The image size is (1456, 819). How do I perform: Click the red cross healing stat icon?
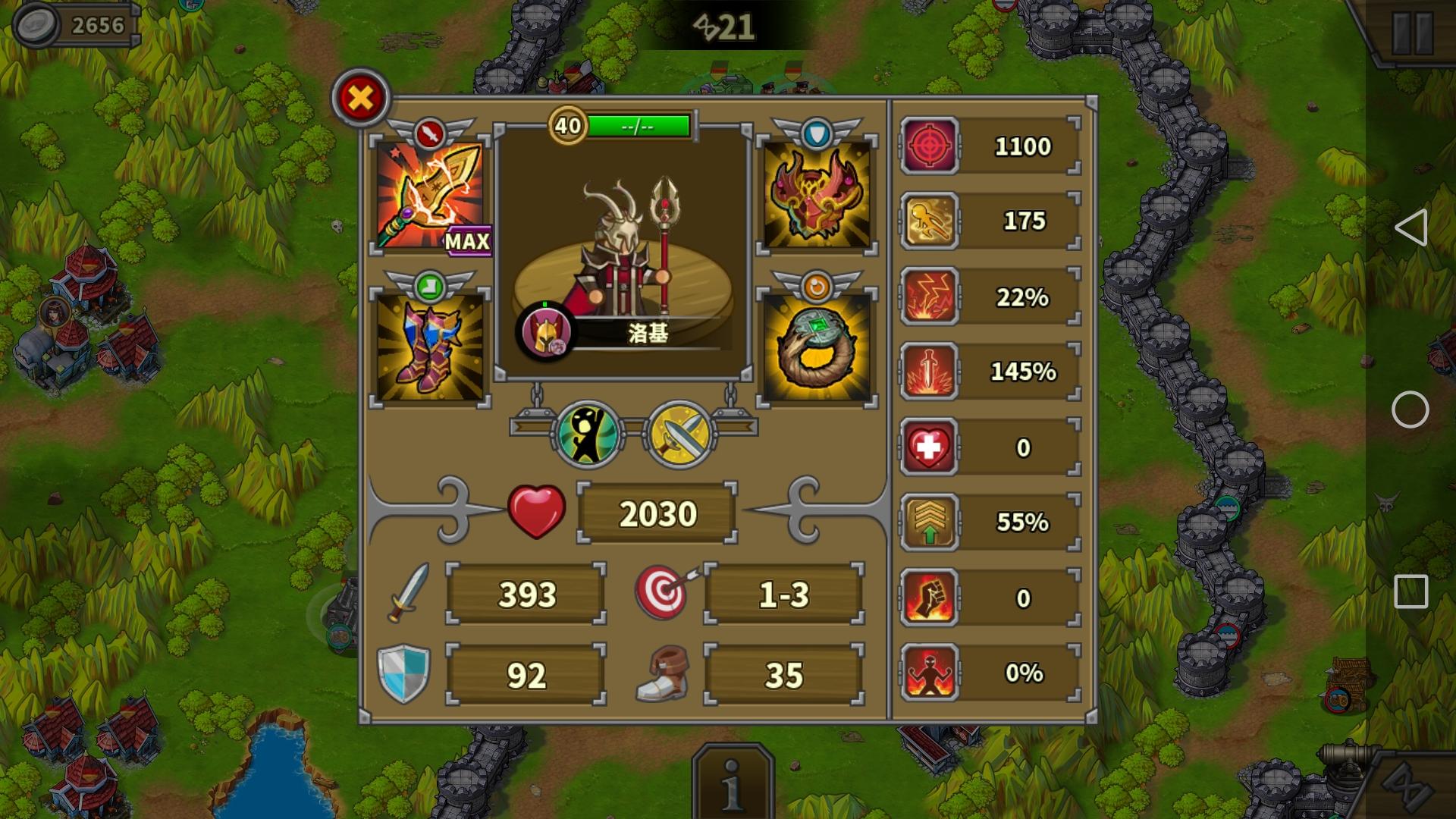(930, 447)
